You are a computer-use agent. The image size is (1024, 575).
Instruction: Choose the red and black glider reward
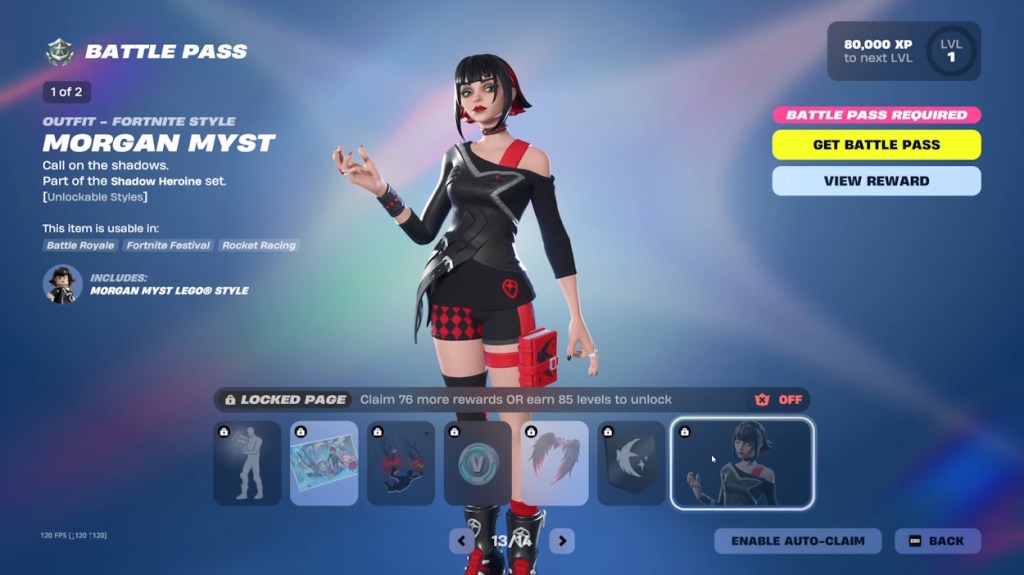pyautogui.click(x=401, y=463)
